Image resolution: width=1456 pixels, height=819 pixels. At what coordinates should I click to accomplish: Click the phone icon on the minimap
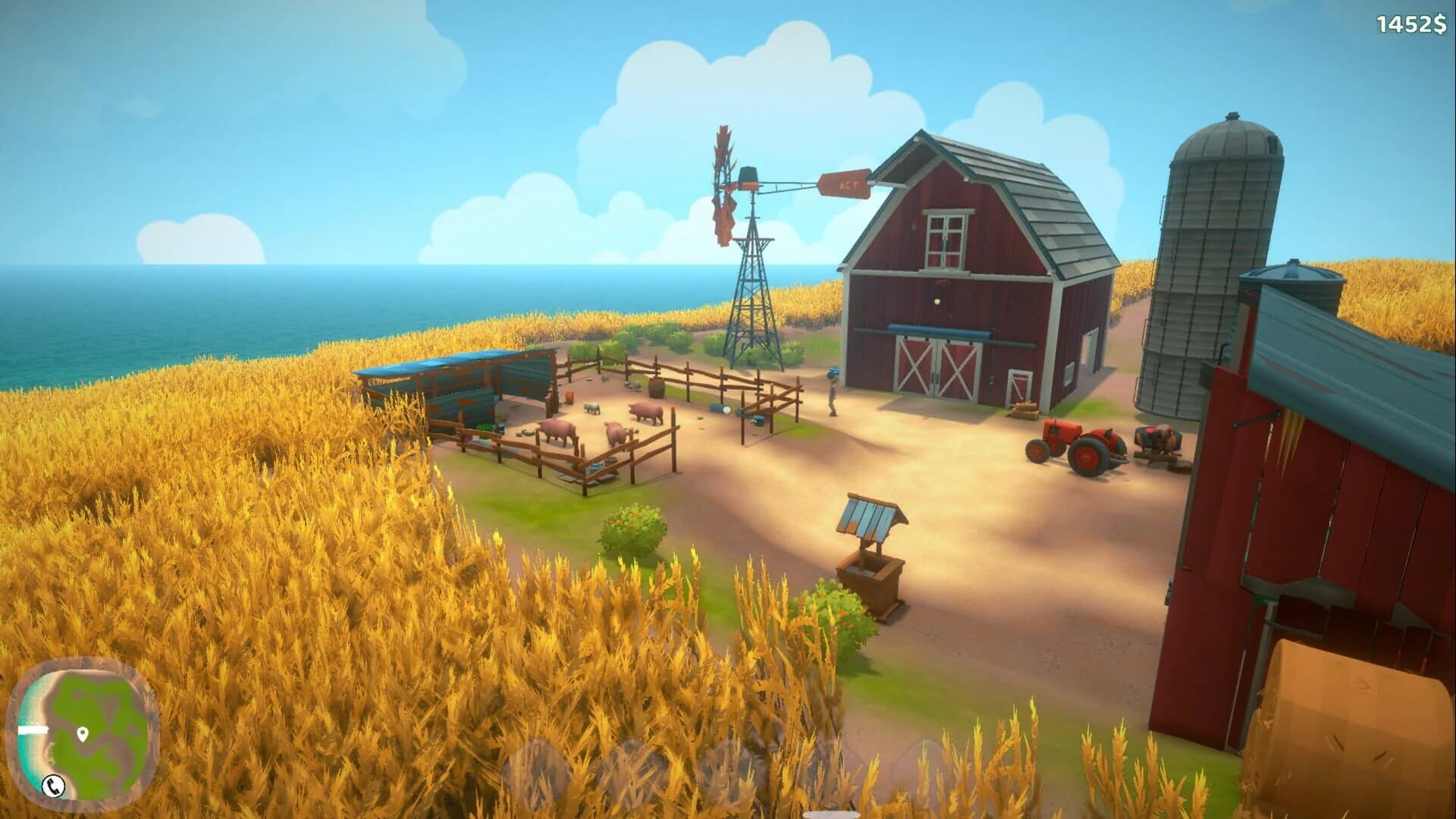(53, 786)
